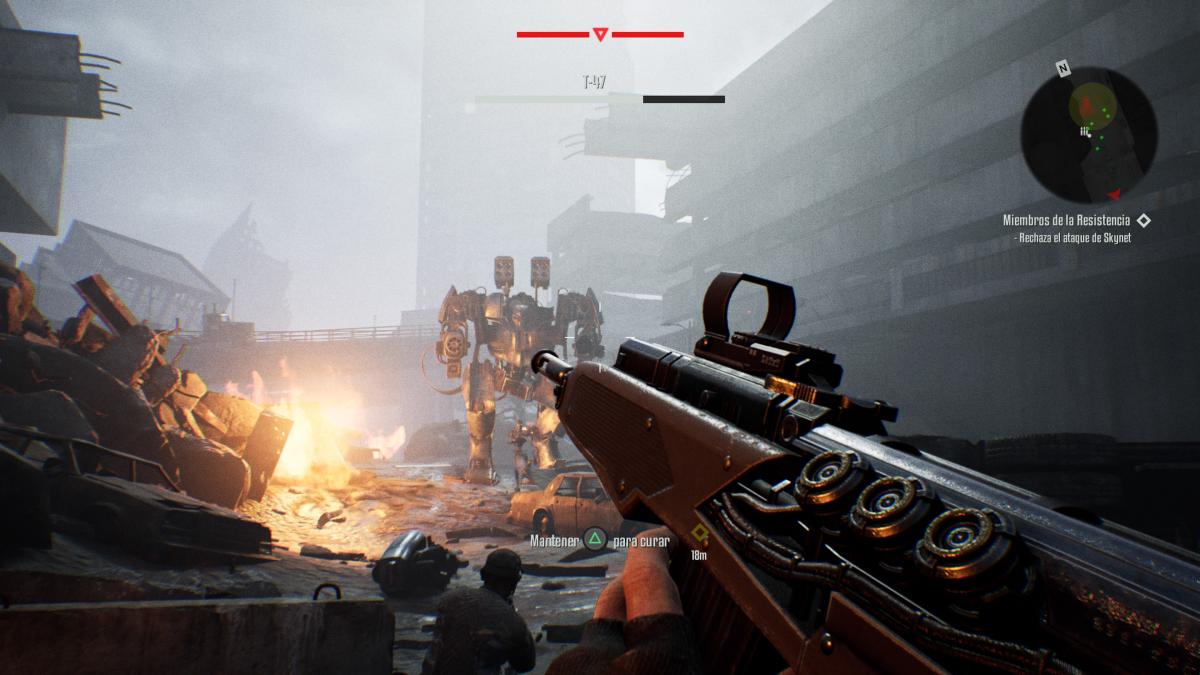
Task: Click the yellow diamond waypoint marker
Action: click(700, 534)
